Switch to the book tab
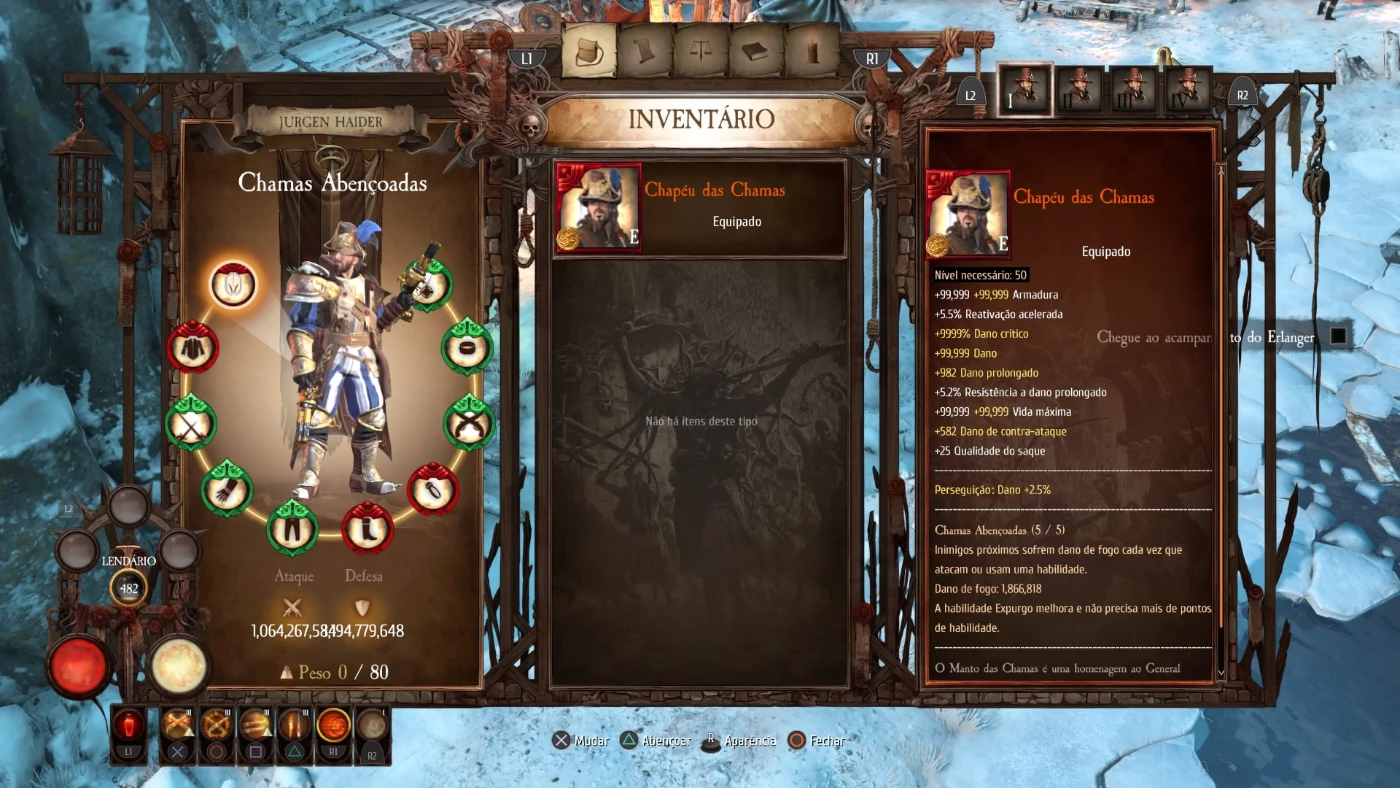Screen dimensions: 1400x788 [756, 51]
